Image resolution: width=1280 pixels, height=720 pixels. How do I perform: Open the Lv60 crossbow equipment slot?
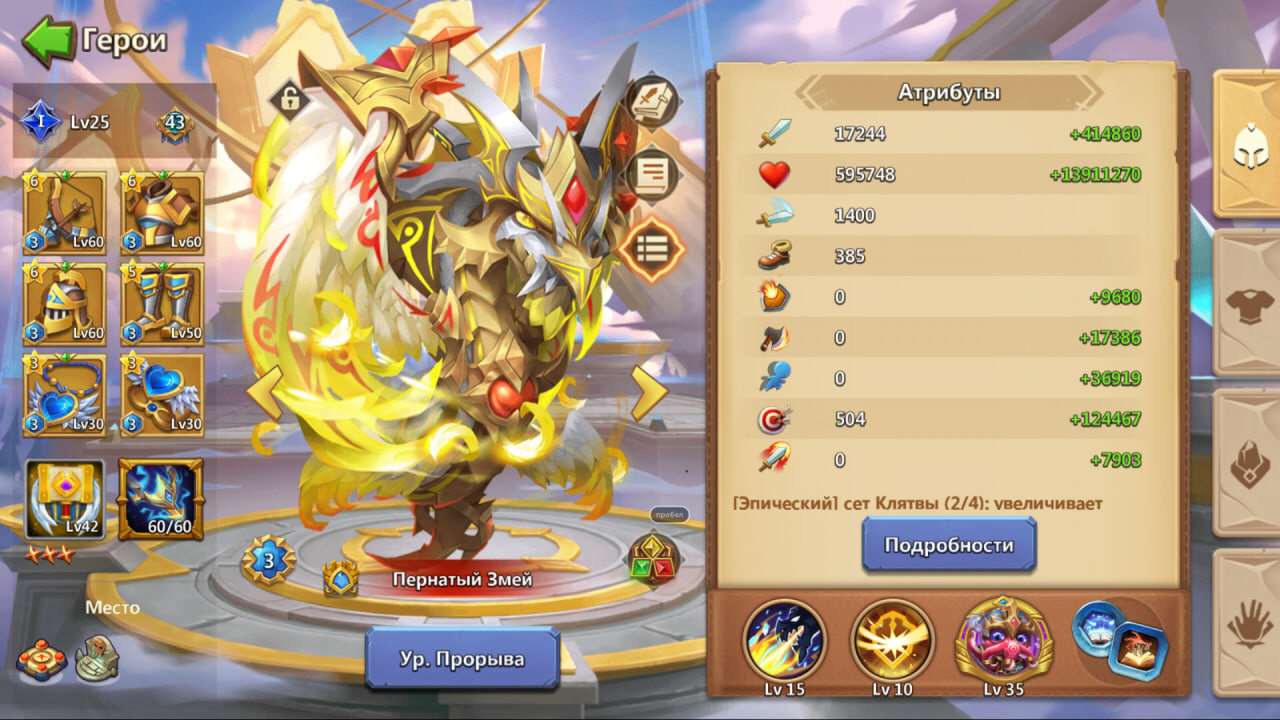click(x=63, y=210)
